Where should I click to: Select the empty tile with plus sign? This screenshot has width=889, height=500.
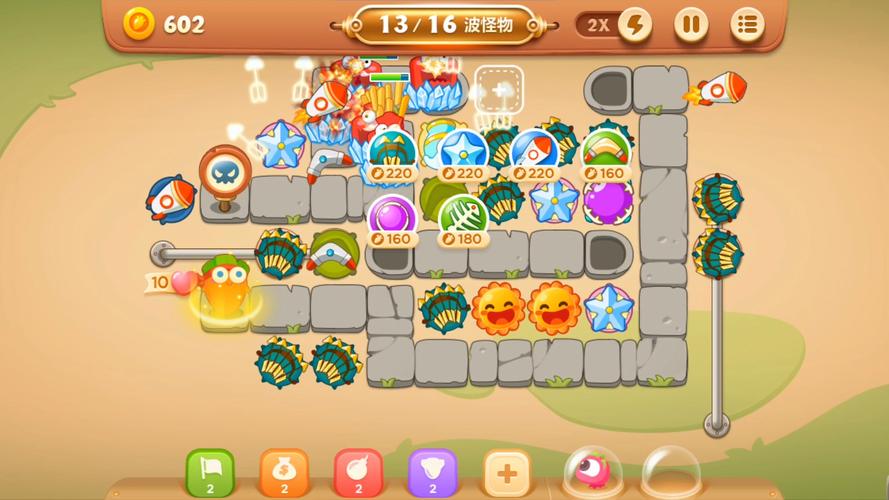click(498, 89)
